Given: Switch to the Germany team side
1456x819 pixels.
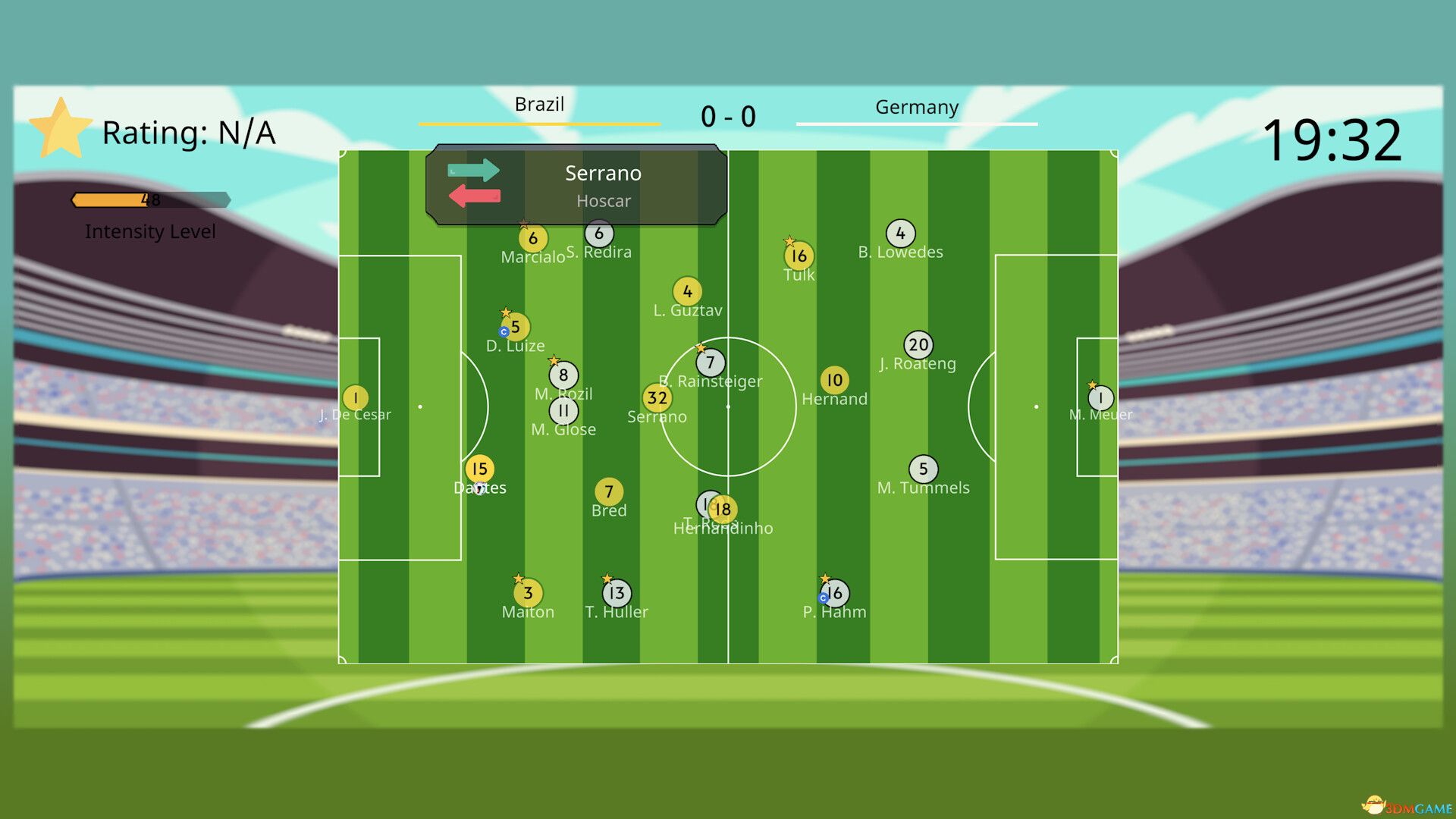Looking at the screenshot, I should click(x=917, y=108).
